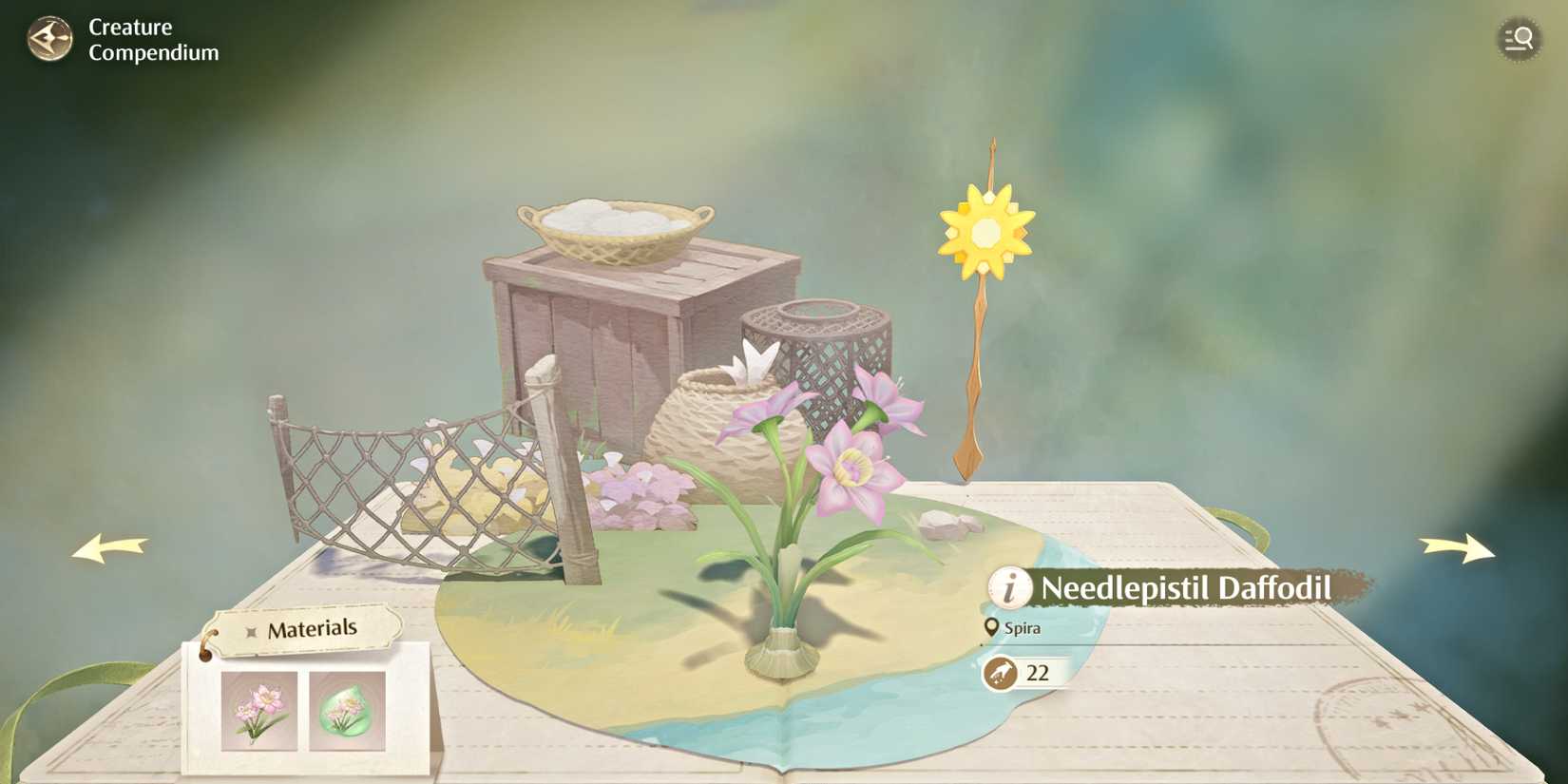Click the info icon beside Needlepistil Daffodil
The height and width of the screenshot is (784, 1568).
coord(1009,589)
